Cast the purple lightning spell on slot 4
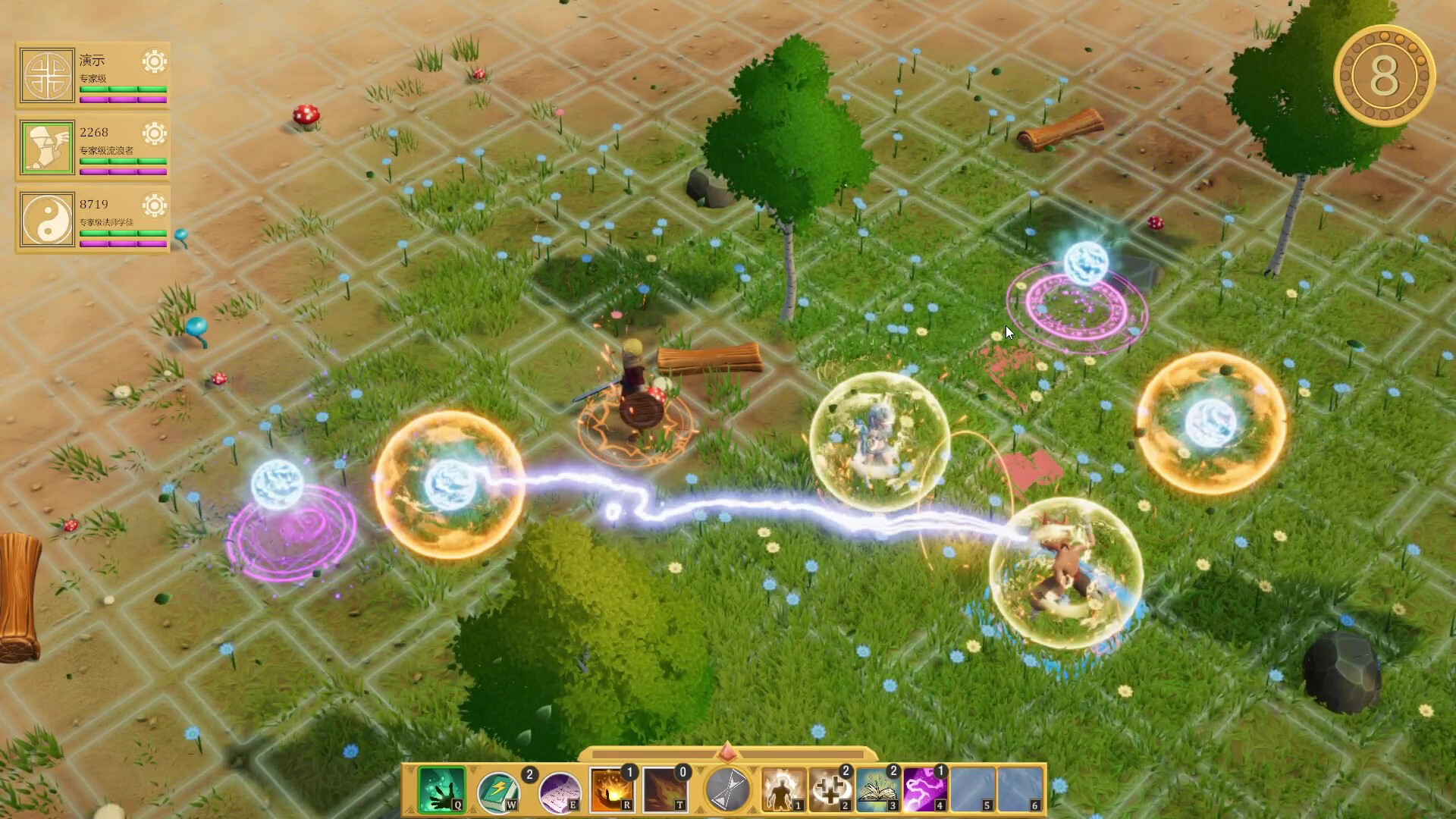Screen dimensions: 1456x819 click(926, 789)
